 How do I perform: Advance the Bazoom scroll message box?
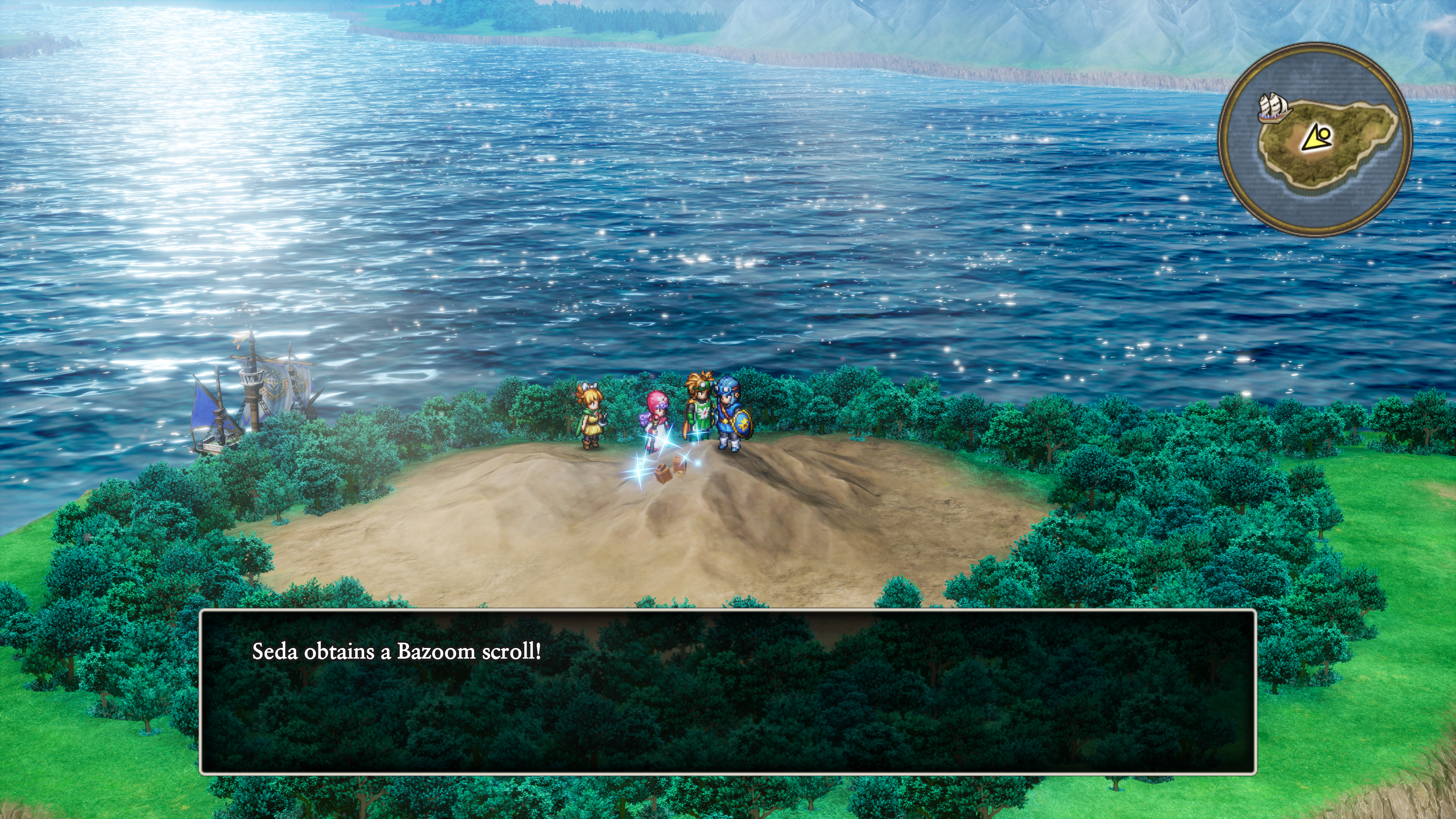[x=728, y=691]
